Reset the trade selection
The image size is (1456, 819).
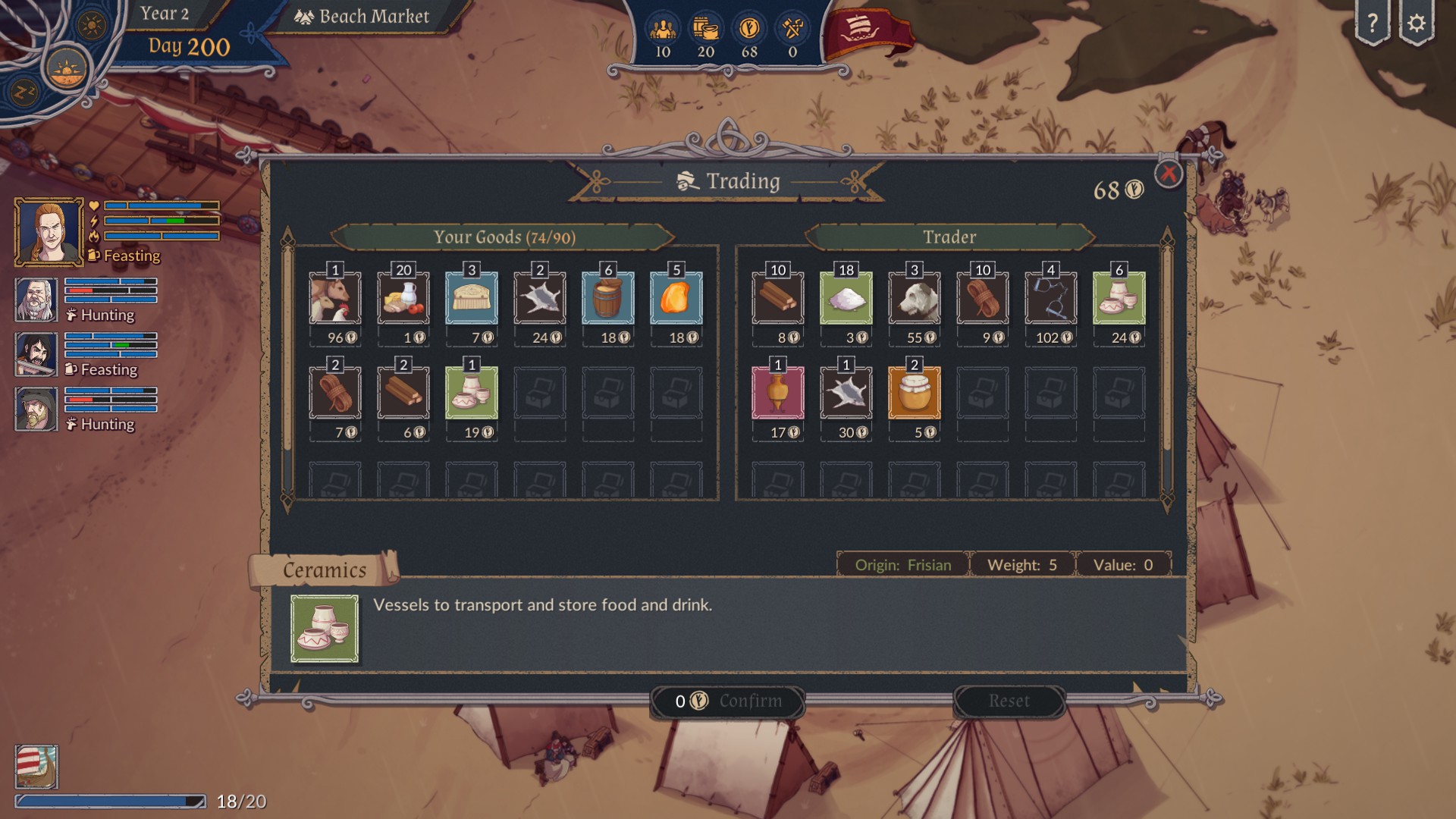click(1009, 701)
